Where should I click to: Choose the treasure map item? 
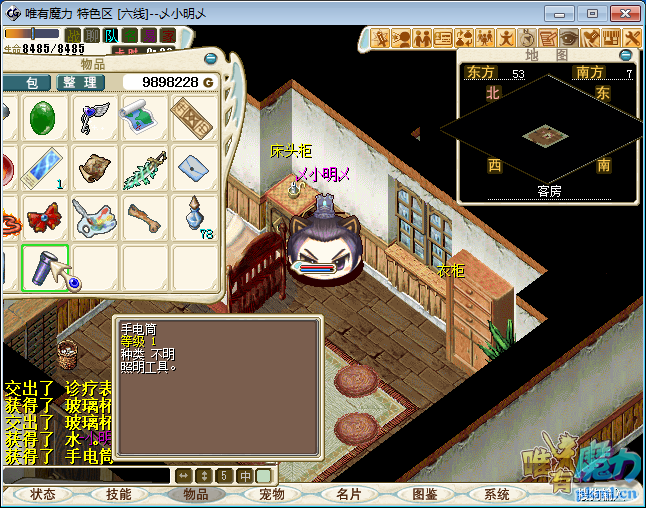144,119
